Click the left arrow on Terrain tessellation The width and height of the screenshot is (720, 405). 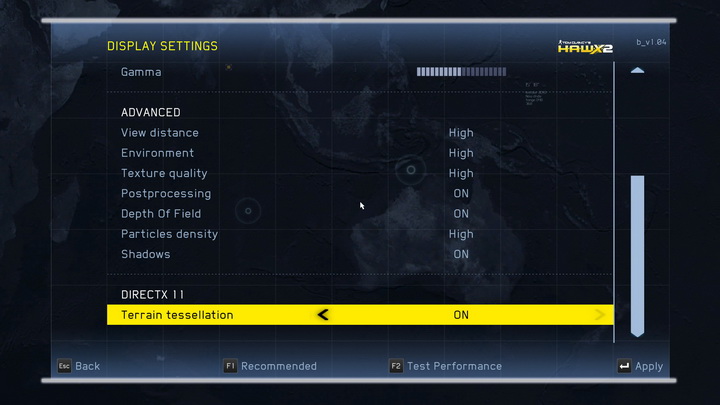322,315
